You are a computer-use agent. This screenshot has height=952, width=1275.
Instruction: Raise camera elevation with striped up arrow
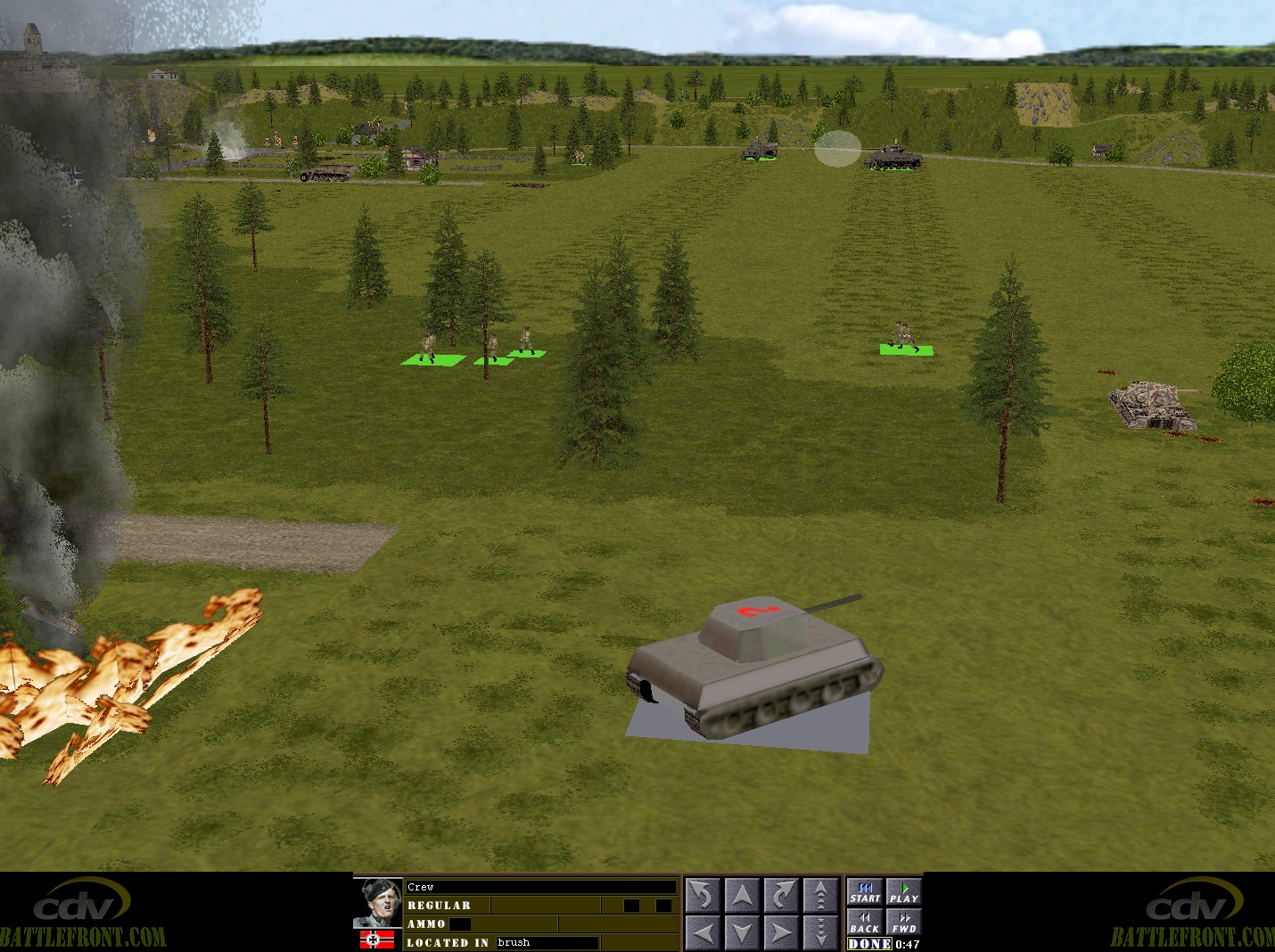[x=820, y=895]
